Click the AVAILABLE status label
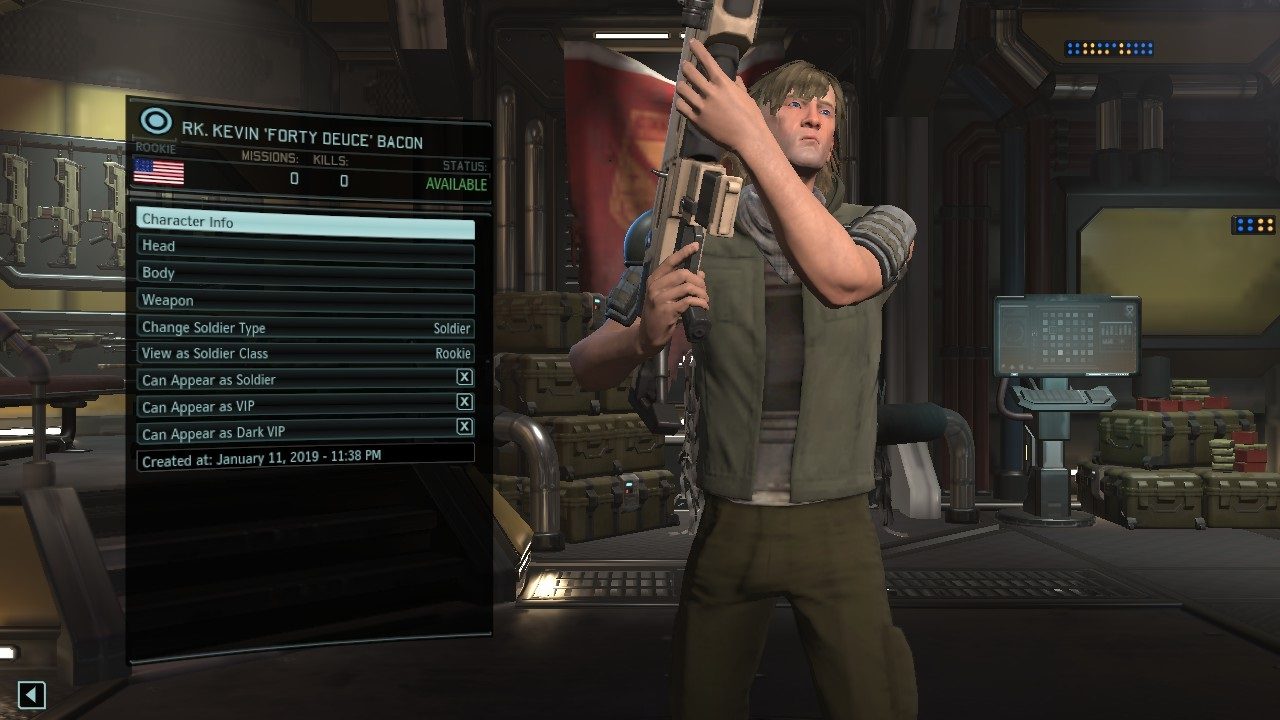This screenshot has height=720, width=1280. point(455,183)
